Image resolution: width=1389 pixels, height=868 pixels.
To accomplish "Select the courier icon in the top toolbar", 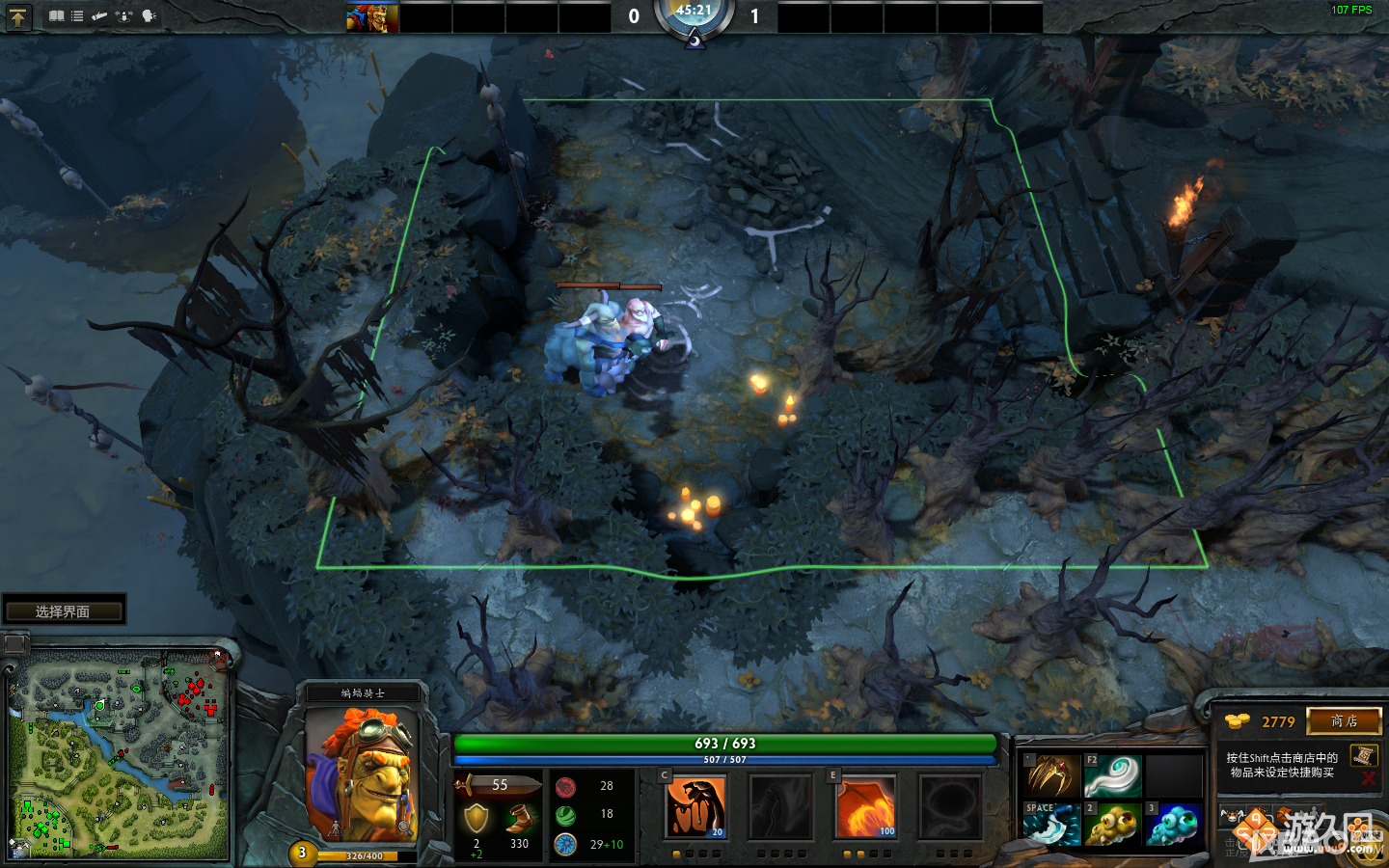I will 99,15.
